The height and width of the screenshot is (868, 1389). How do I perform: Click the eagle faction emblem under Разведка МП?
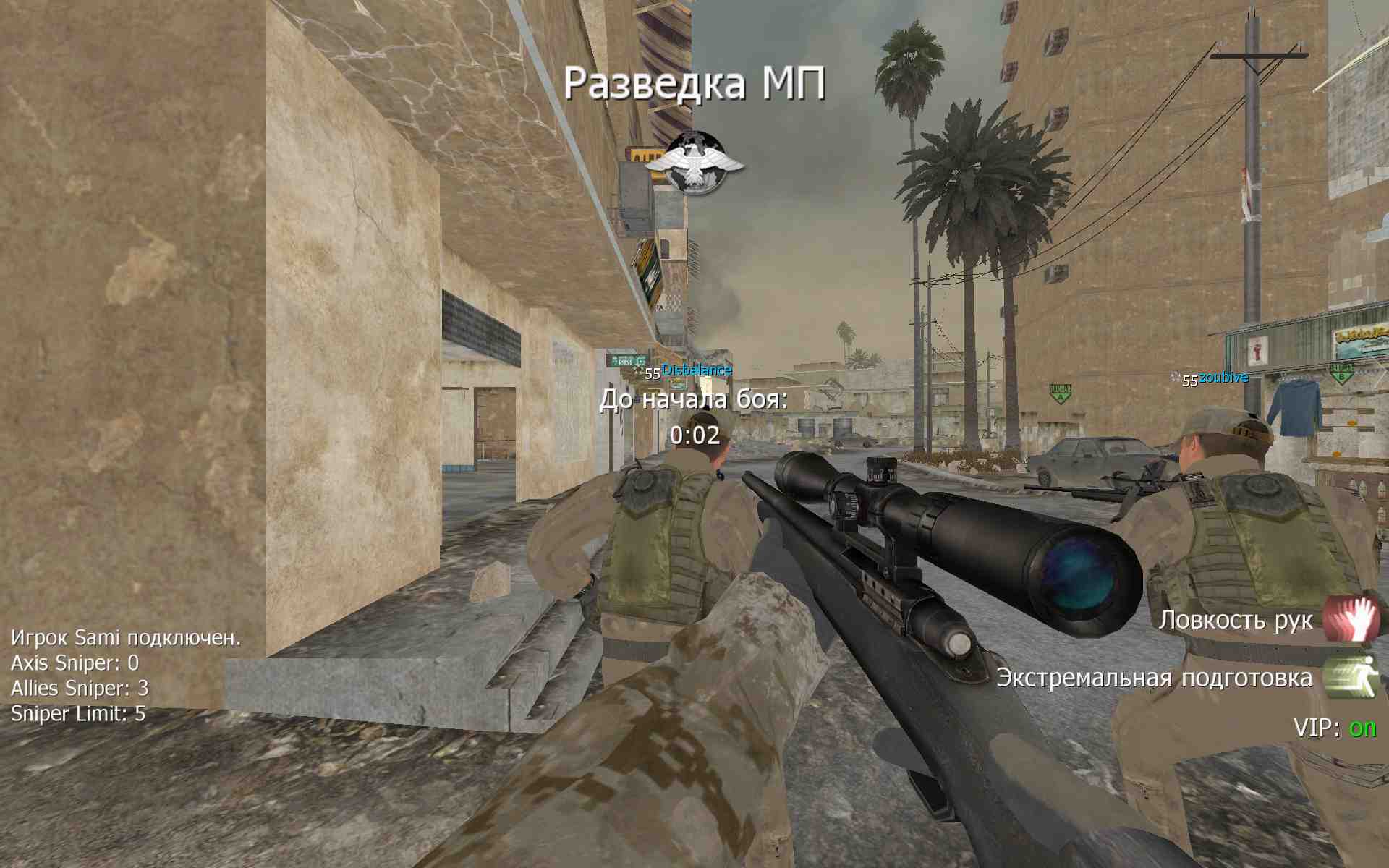tap(694, 163)
